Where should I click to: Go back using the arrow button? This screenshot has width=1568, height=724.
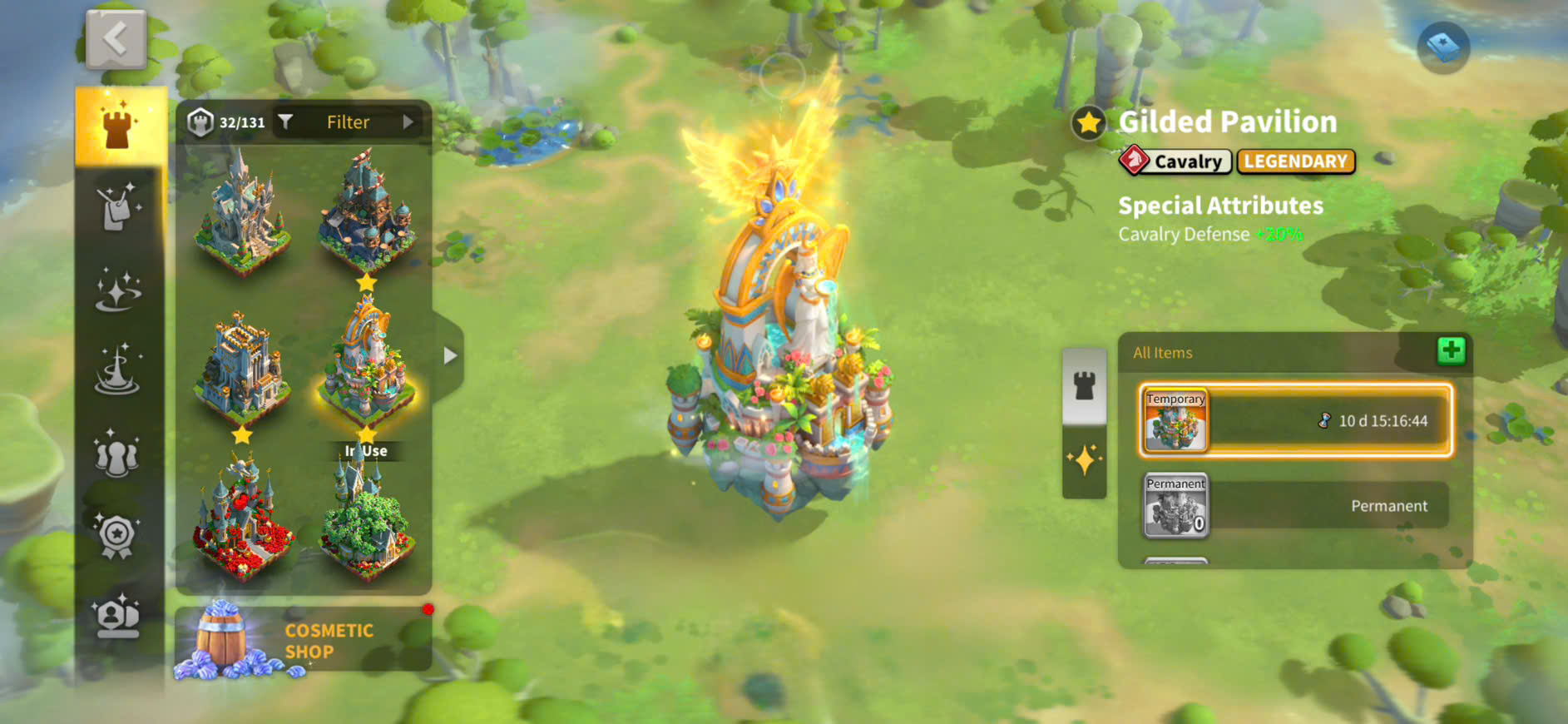point(116,39)
